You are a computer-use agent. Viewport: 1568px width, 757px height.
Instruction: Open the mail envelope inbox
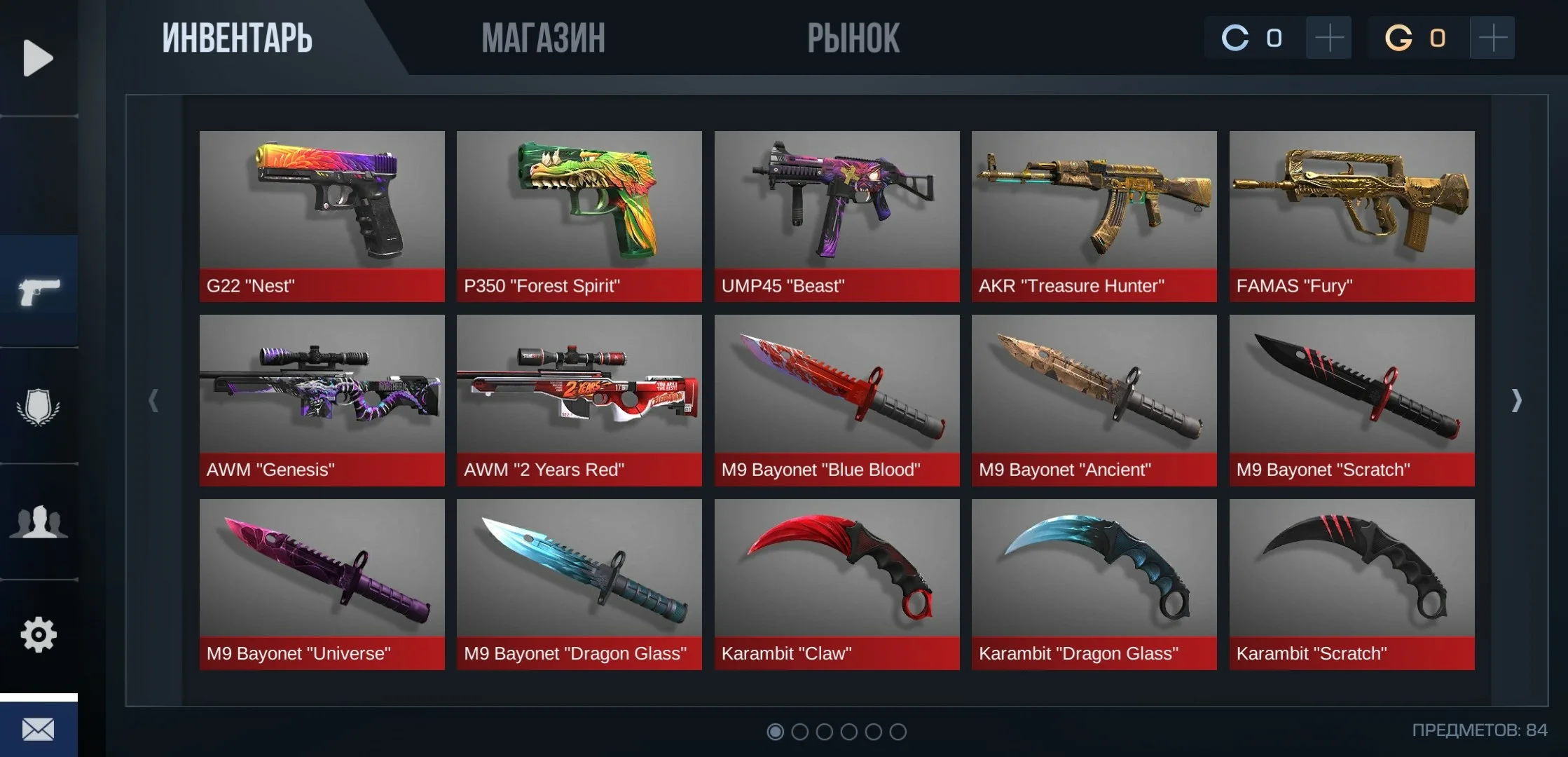pyautogui.click(x=39, y=730)
